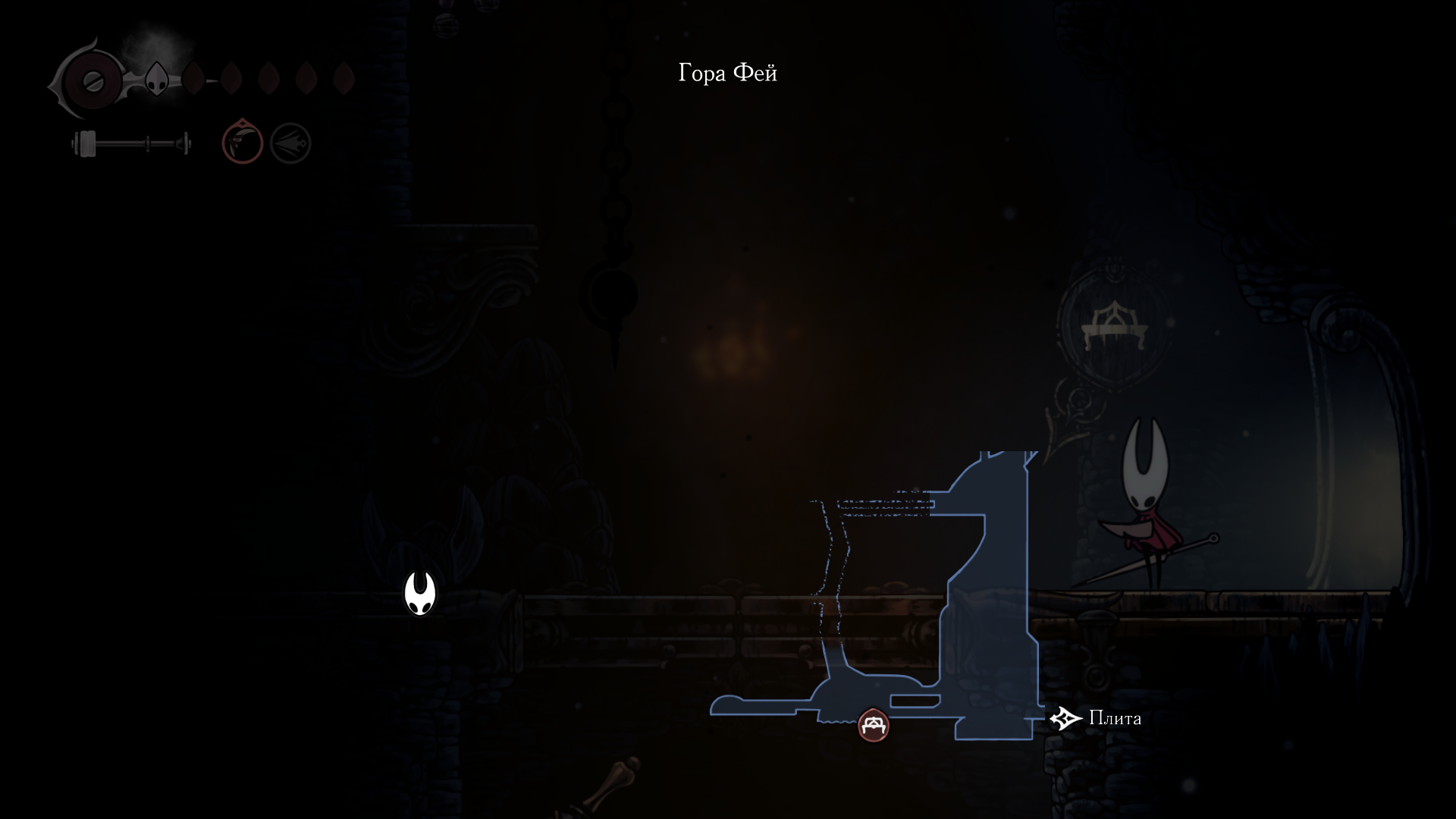Select the grey dart tool icon

click(290, 143)
